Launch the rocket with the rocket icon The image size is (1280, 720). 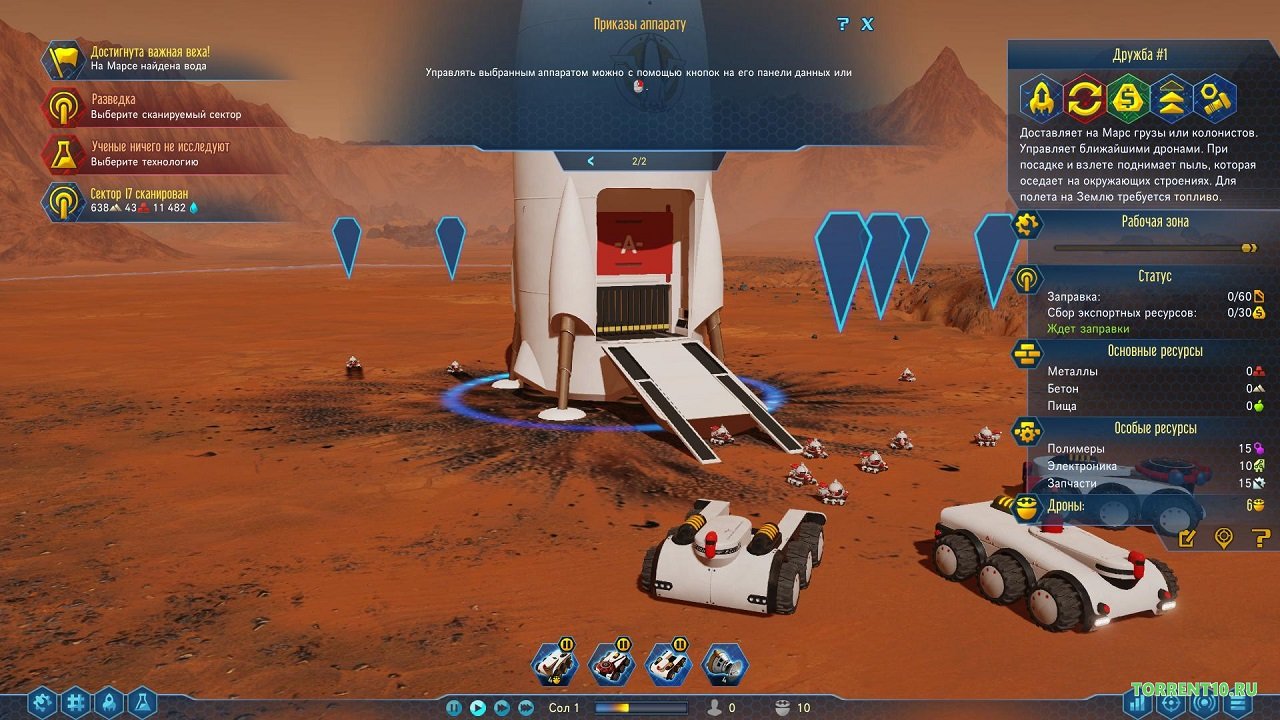1041,99
